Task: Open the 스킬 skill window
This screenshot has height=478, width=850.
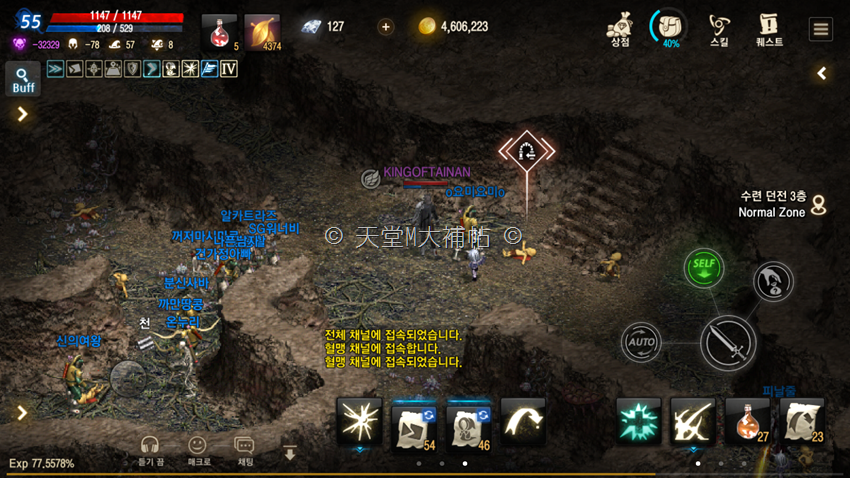Action: pos(719,28)
